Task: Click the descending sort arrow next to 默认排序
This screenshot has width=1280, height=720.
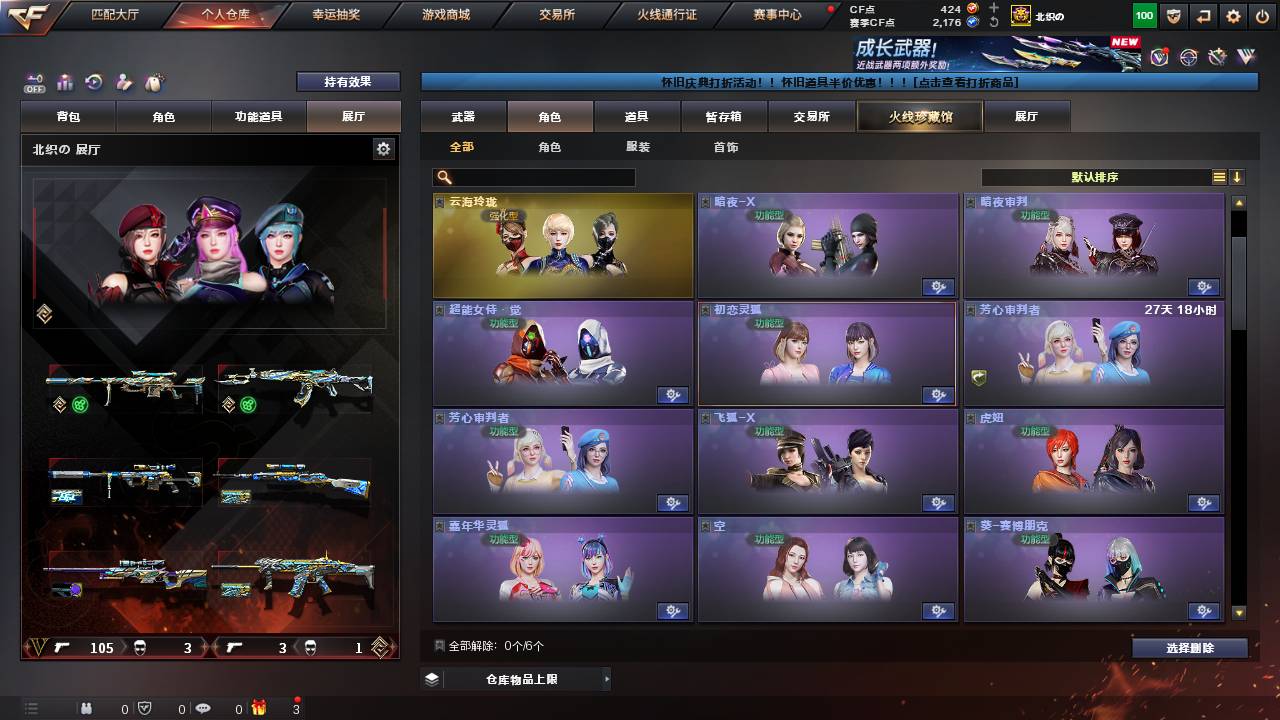Action: 1238,176
